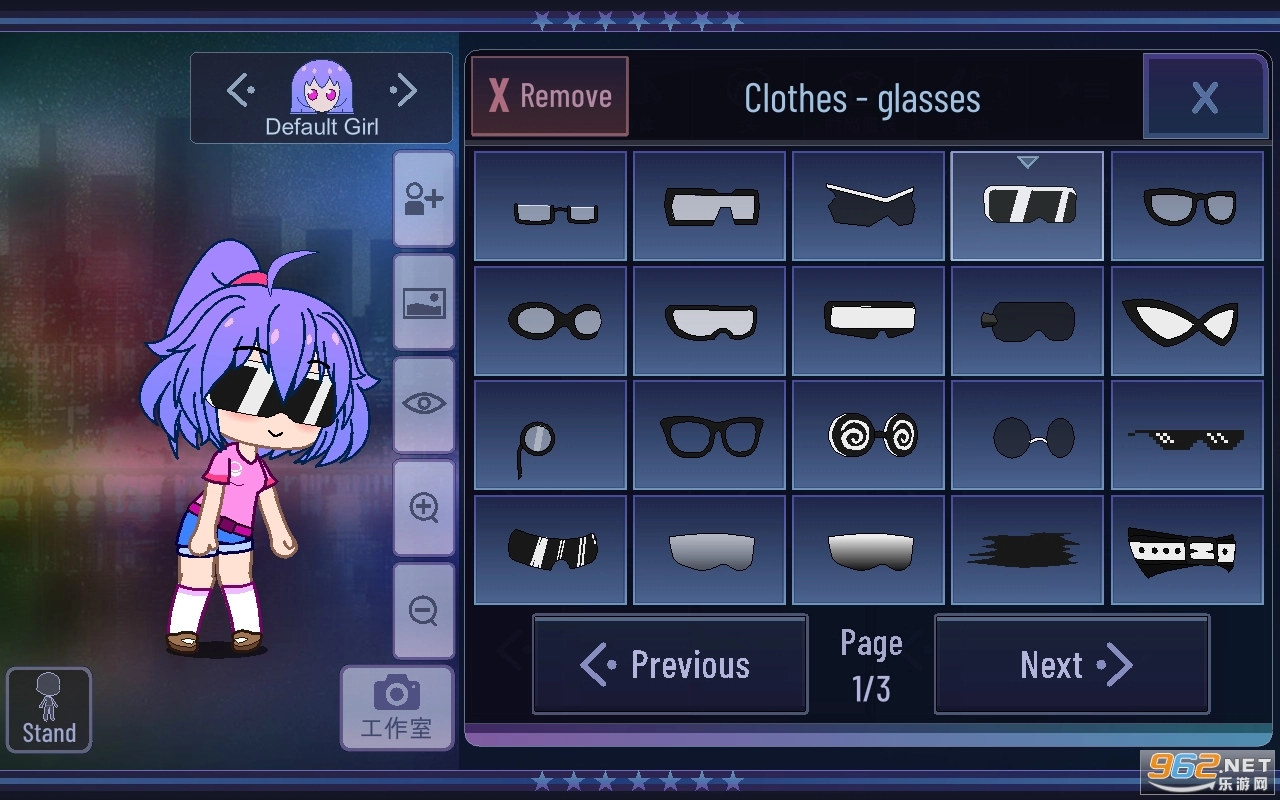The height and width of the screenshot is (800, 1280).
Task: Select the monocle glasses
Action: (x=550, y=435)
